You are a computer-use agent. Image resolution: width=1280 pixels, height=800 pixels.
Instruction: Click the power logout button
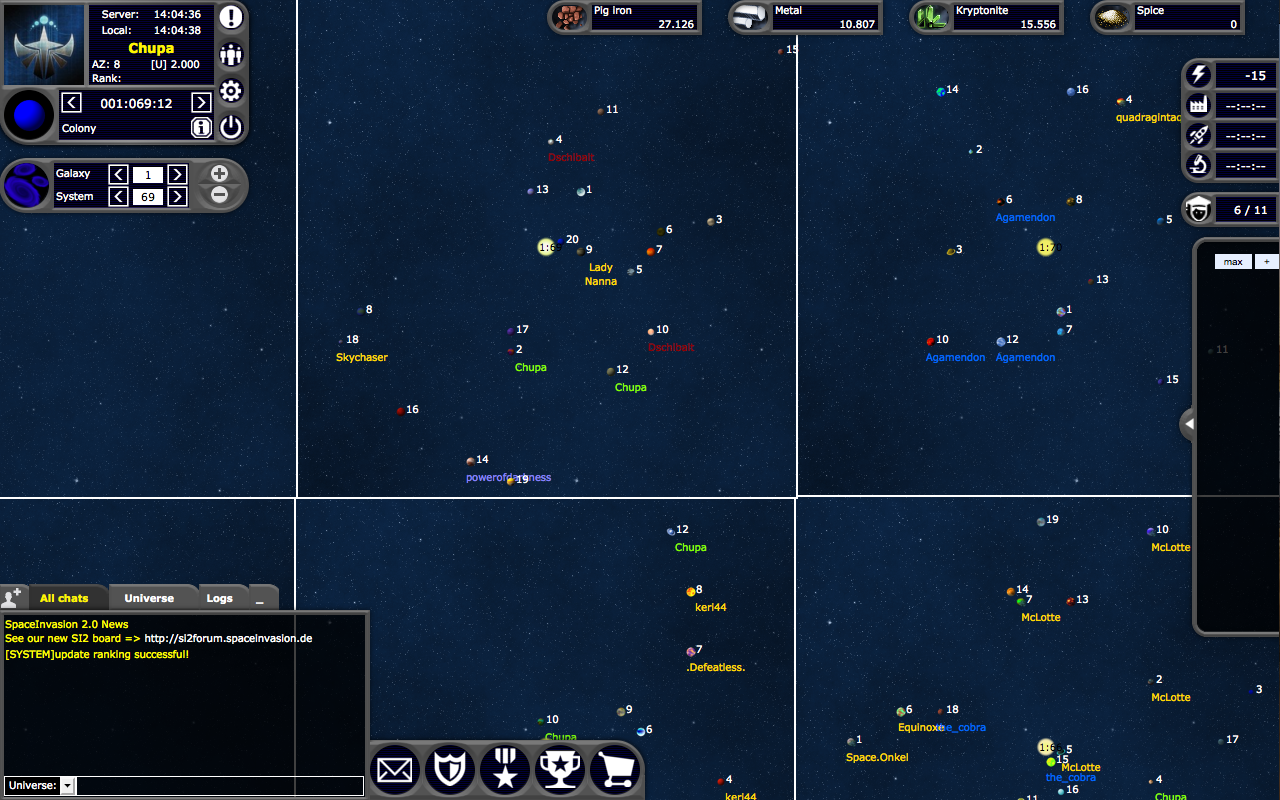pyautogui.click(x=231, y=127)
